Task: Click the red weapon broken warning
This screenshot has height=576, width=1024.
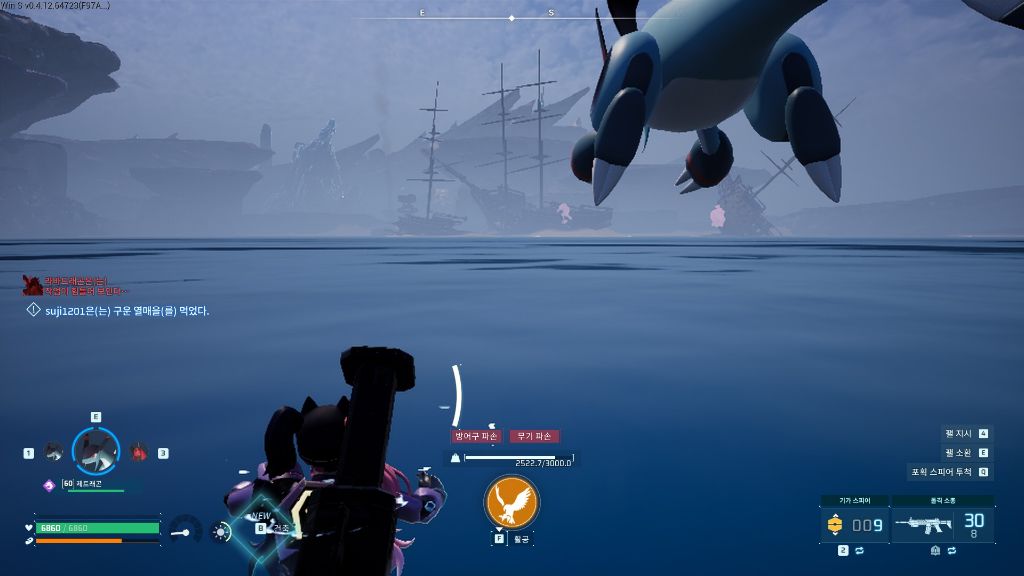Action: coord(535,436)
